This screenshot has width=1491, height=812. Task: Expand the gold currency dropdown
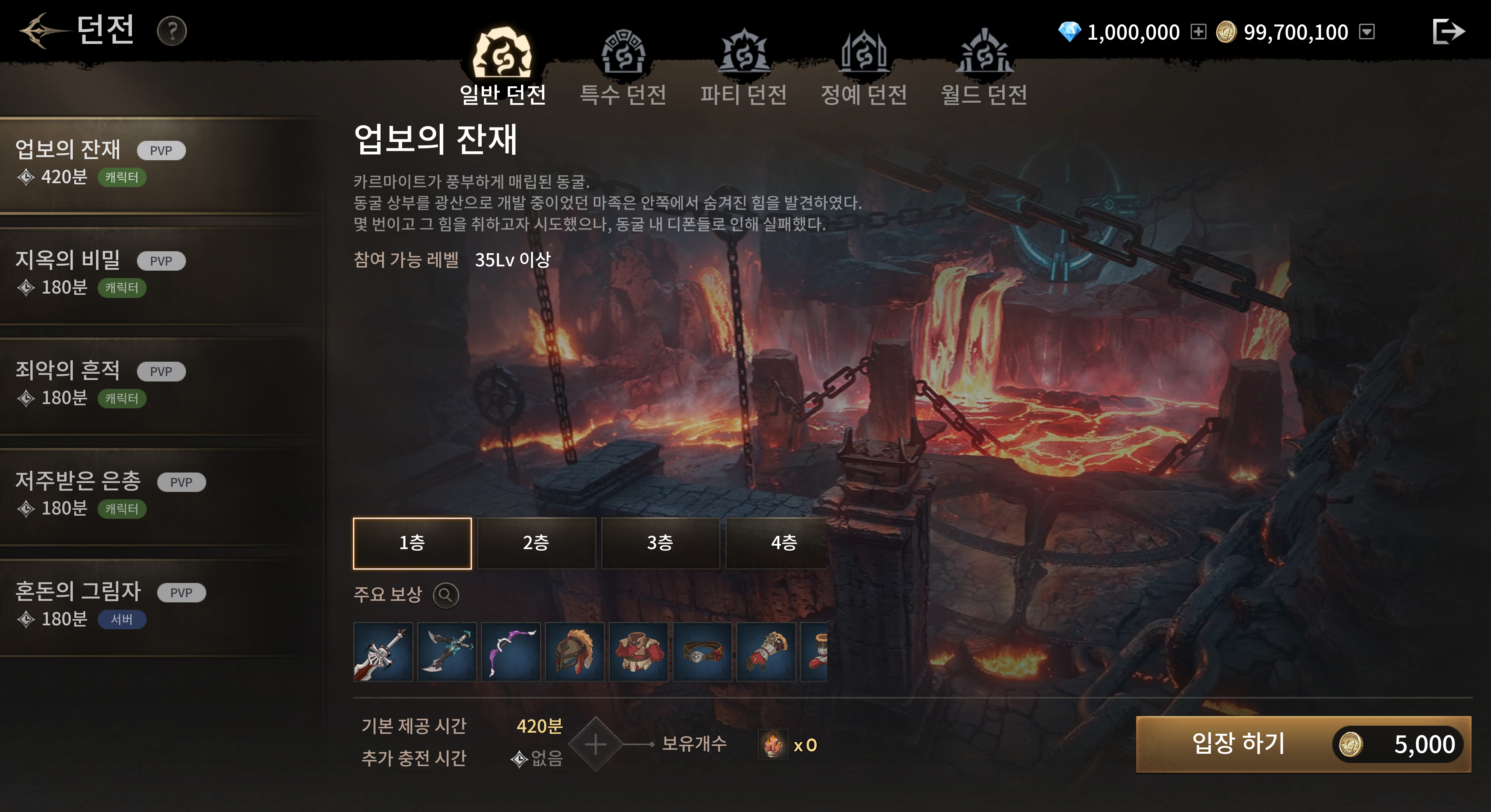click(1366, 31)
